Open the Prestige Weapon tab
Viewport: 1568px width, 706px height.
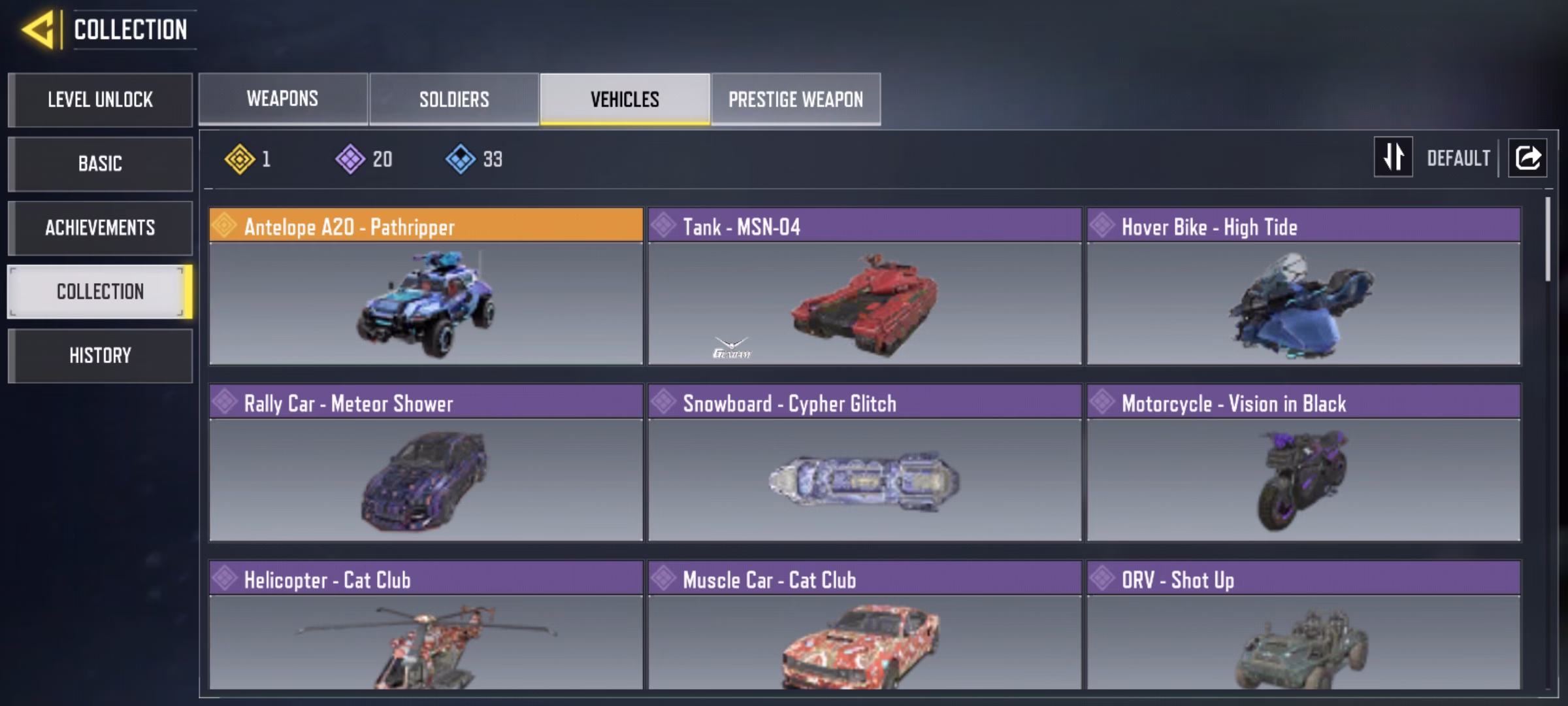(x=796, y=99)
